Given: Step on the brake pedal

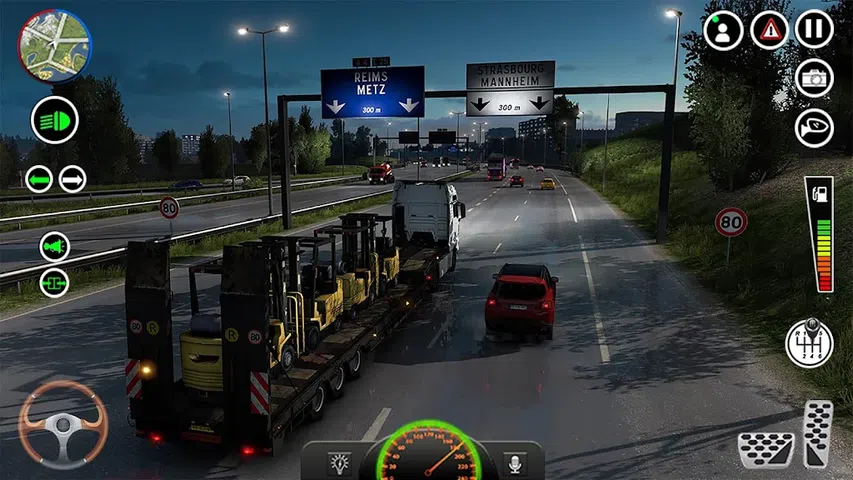Looking at the screenshot, I should click(766, 449).
